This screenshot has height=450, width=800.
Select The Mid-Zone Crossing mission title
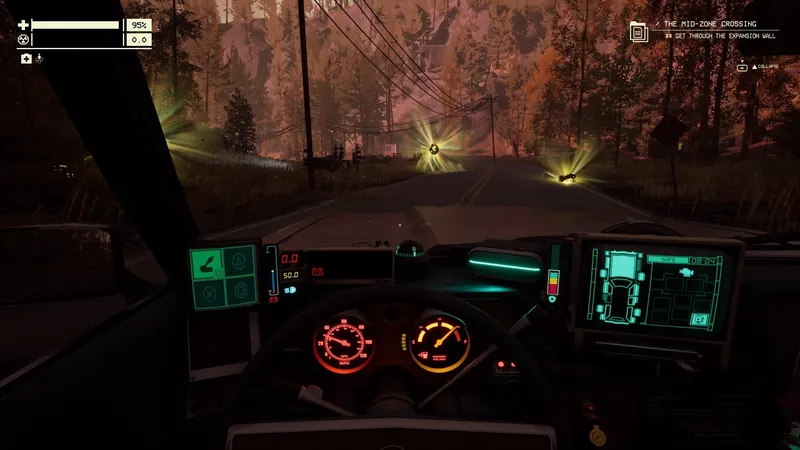pos(709,23)
